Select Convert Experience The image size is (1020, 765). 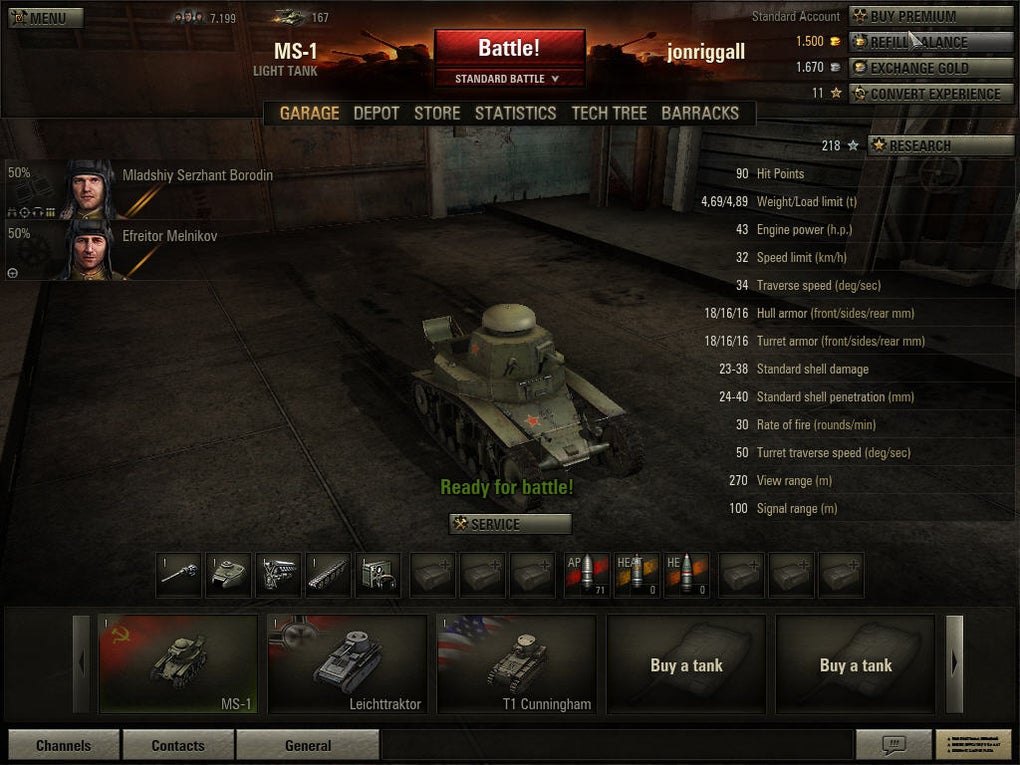(931, 94)
